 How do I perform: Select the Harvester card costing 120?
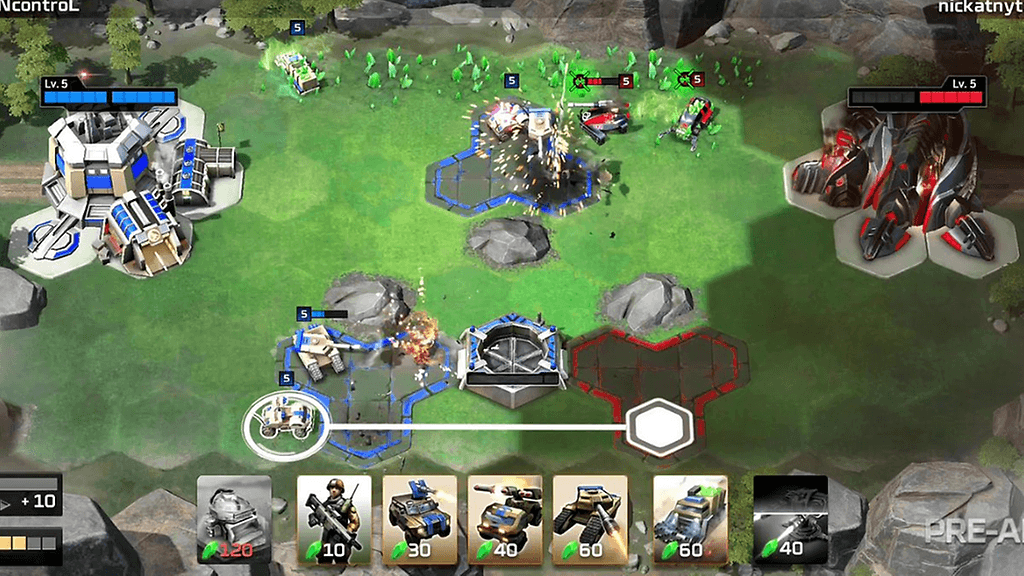pos(234,517)
